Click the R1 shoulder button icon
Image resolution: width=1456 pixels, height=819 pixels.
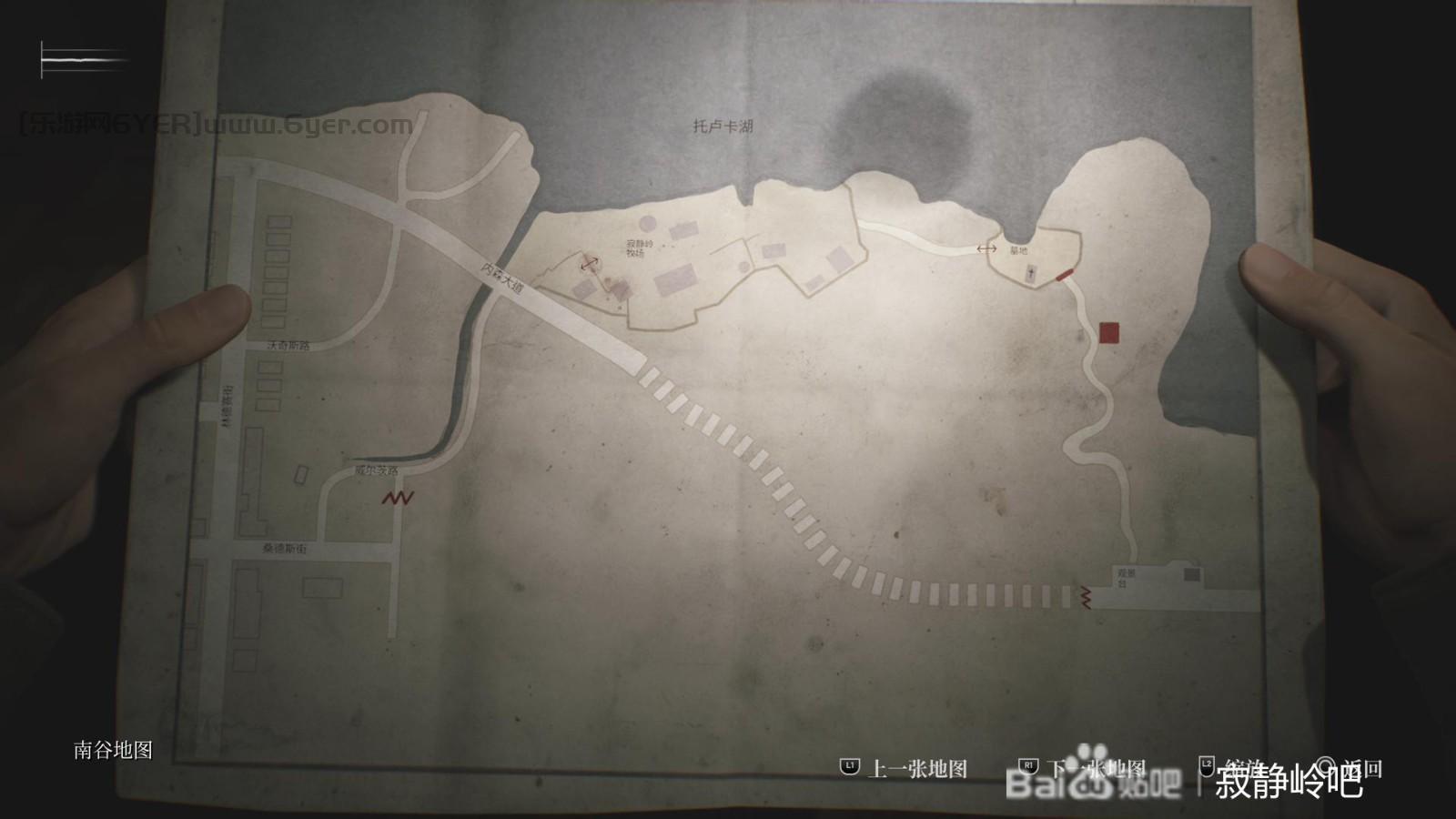pyautogui.click(x=1028, y=767)
